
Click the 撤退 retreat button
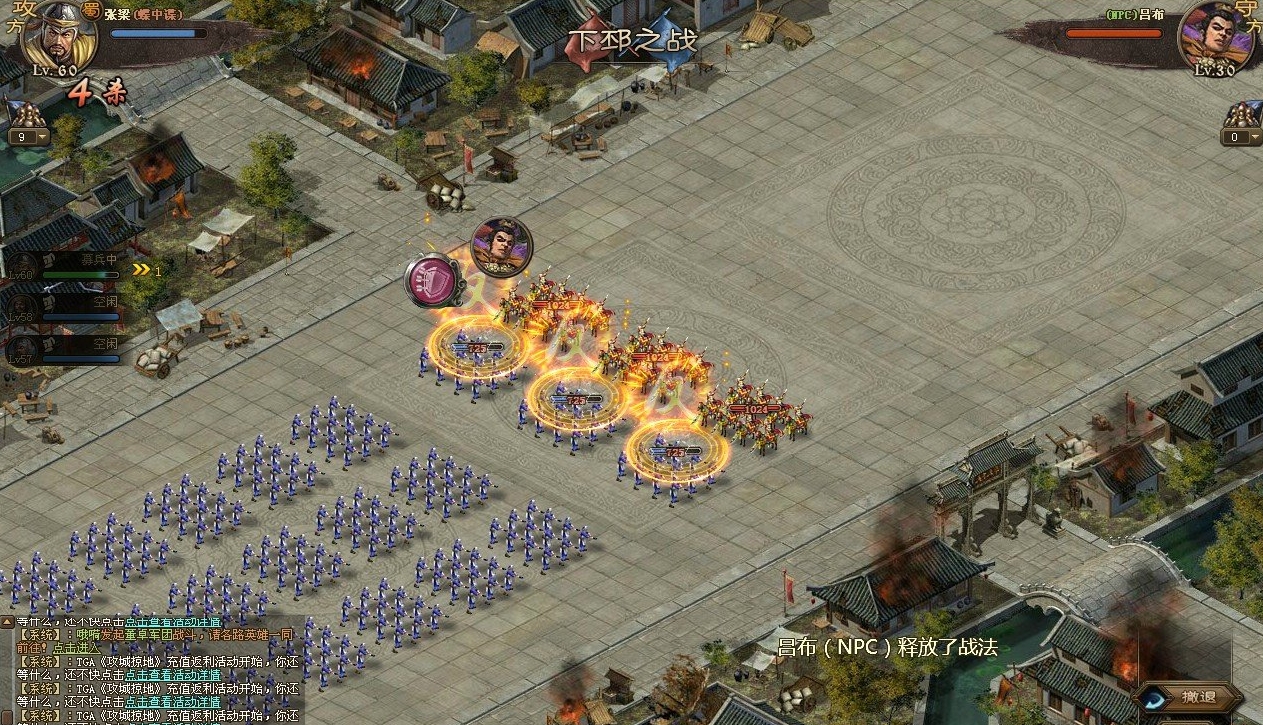(x=1197, y=697)
